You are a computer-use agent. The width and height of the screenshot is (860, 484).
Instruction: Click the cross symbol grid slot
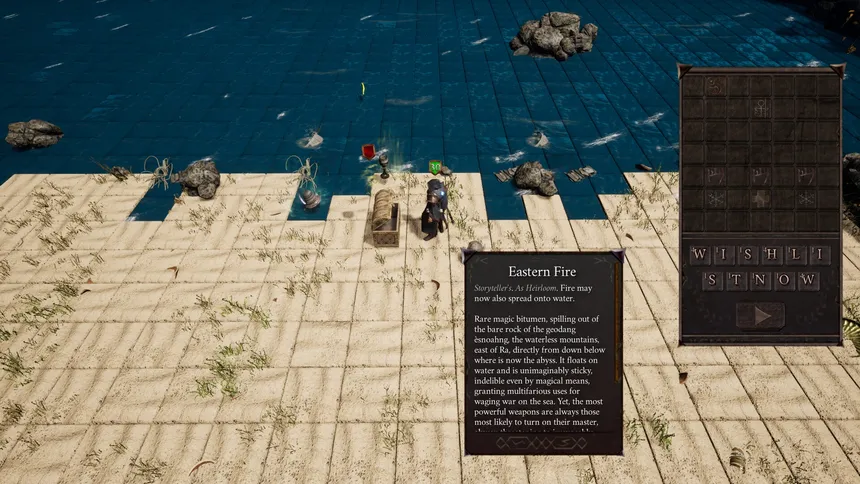coord(761,198)
